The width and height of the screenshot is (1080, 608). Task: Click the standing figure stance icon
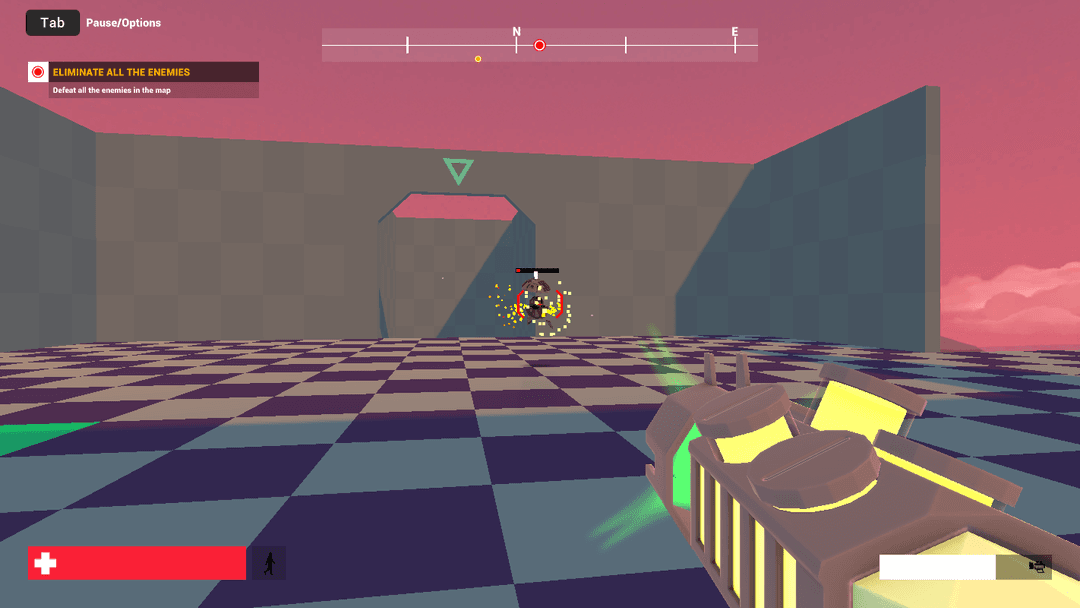coord(268,564)
